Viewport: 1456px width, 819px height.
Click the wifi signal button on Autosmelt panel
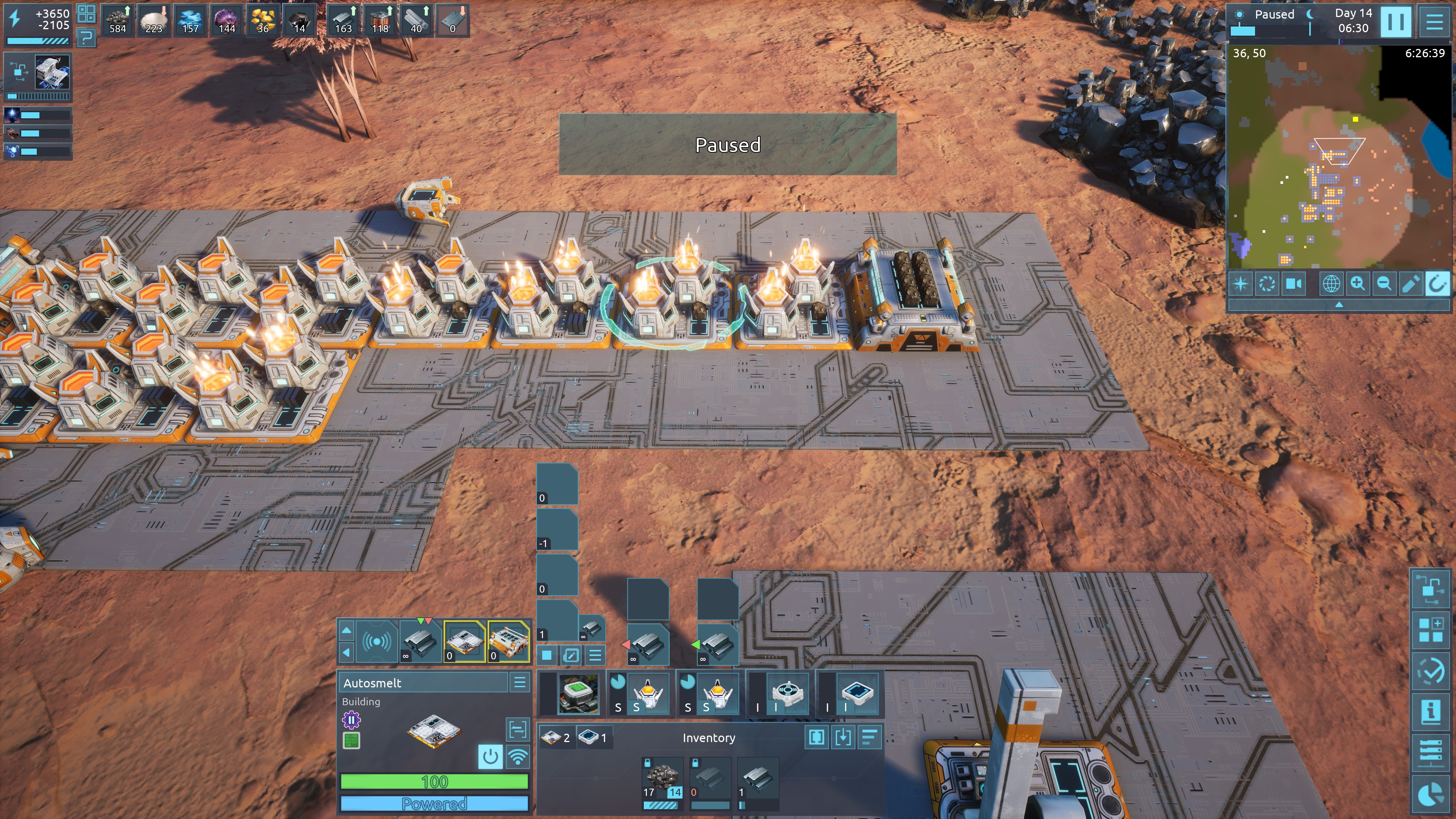coord(518,756)
